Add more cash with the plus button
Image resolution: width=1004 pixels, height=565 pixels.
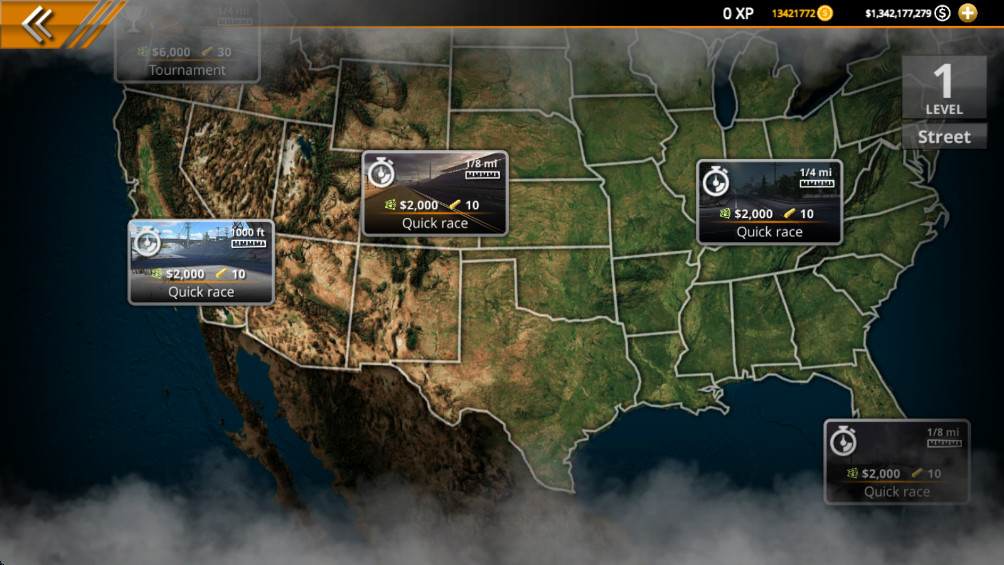(x=968, y=13)
